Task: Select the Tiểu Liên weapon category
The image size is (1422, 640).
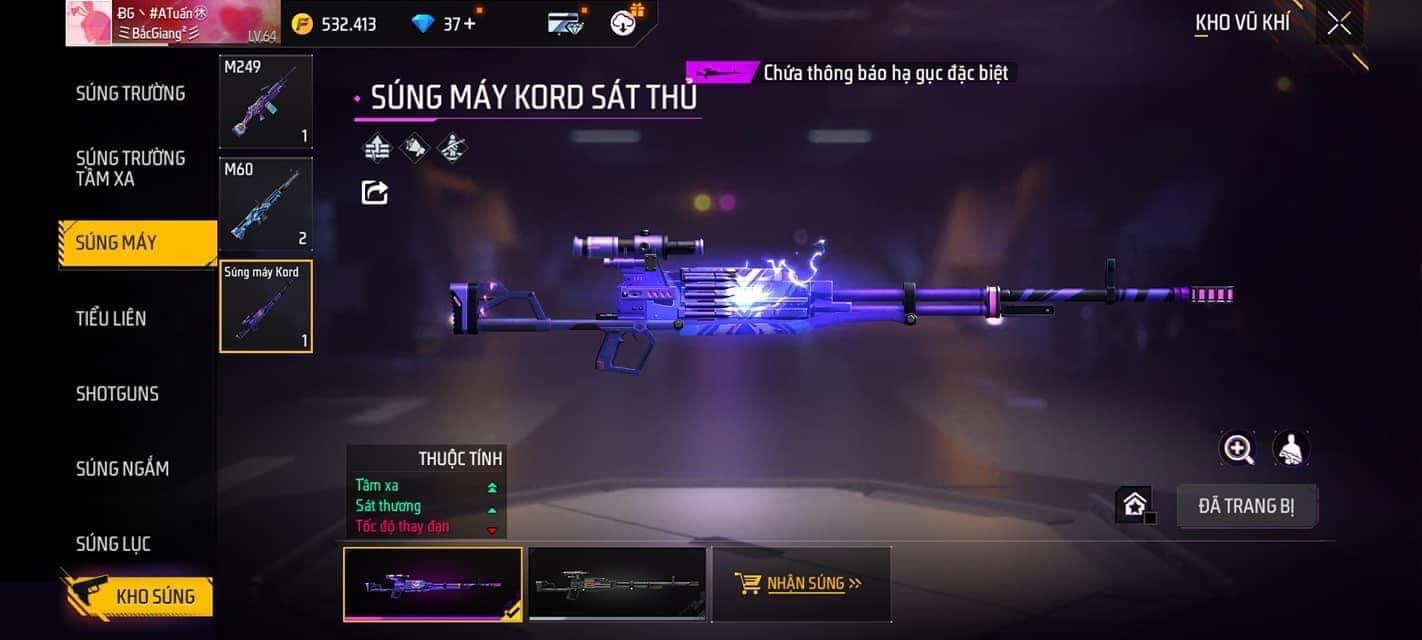Action: (x=111, y=318)
